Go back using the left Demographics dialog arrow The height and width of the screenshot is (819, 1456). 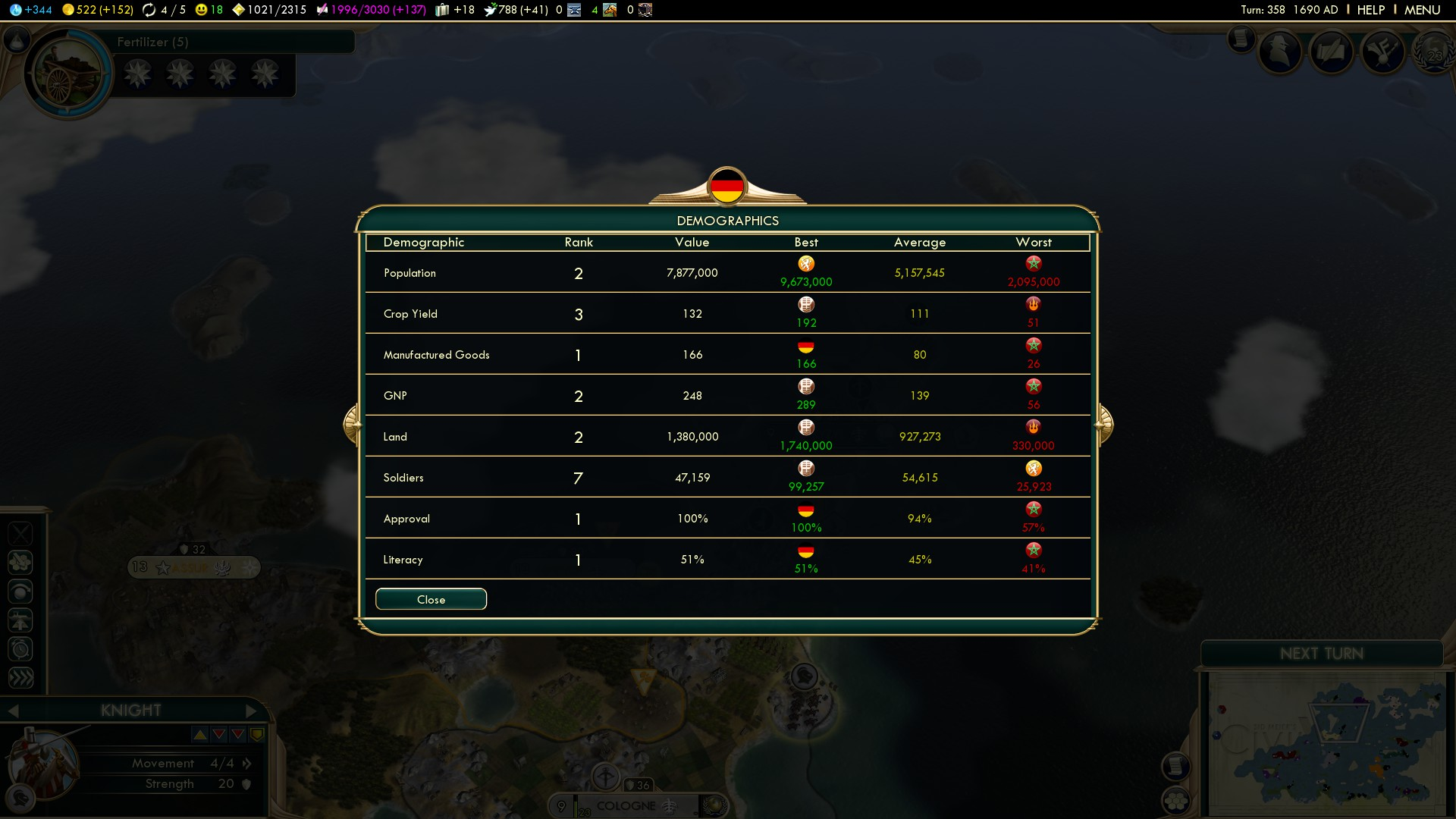351,425
